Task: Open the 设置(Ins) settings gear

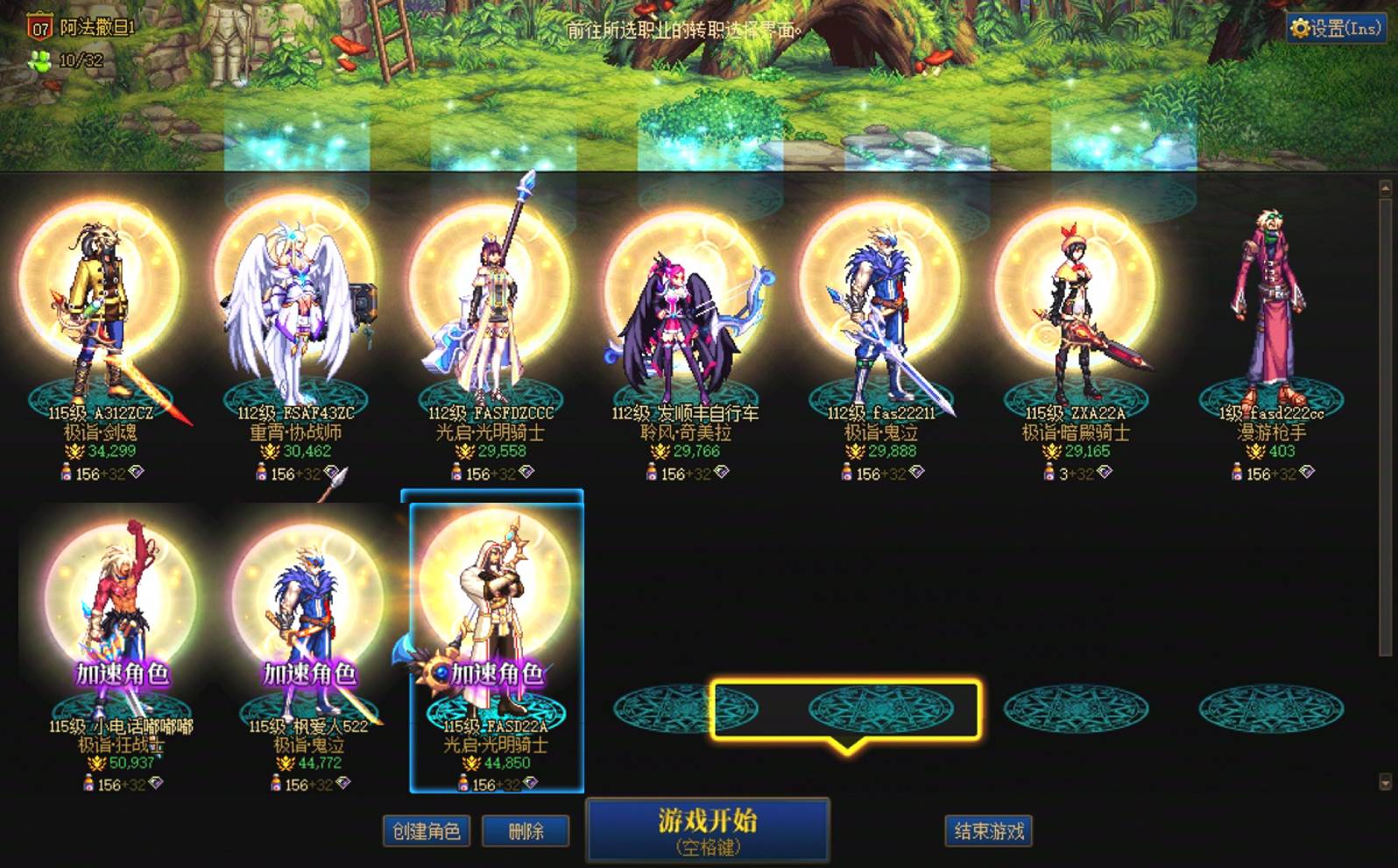Action: (x=1328, y=26)
